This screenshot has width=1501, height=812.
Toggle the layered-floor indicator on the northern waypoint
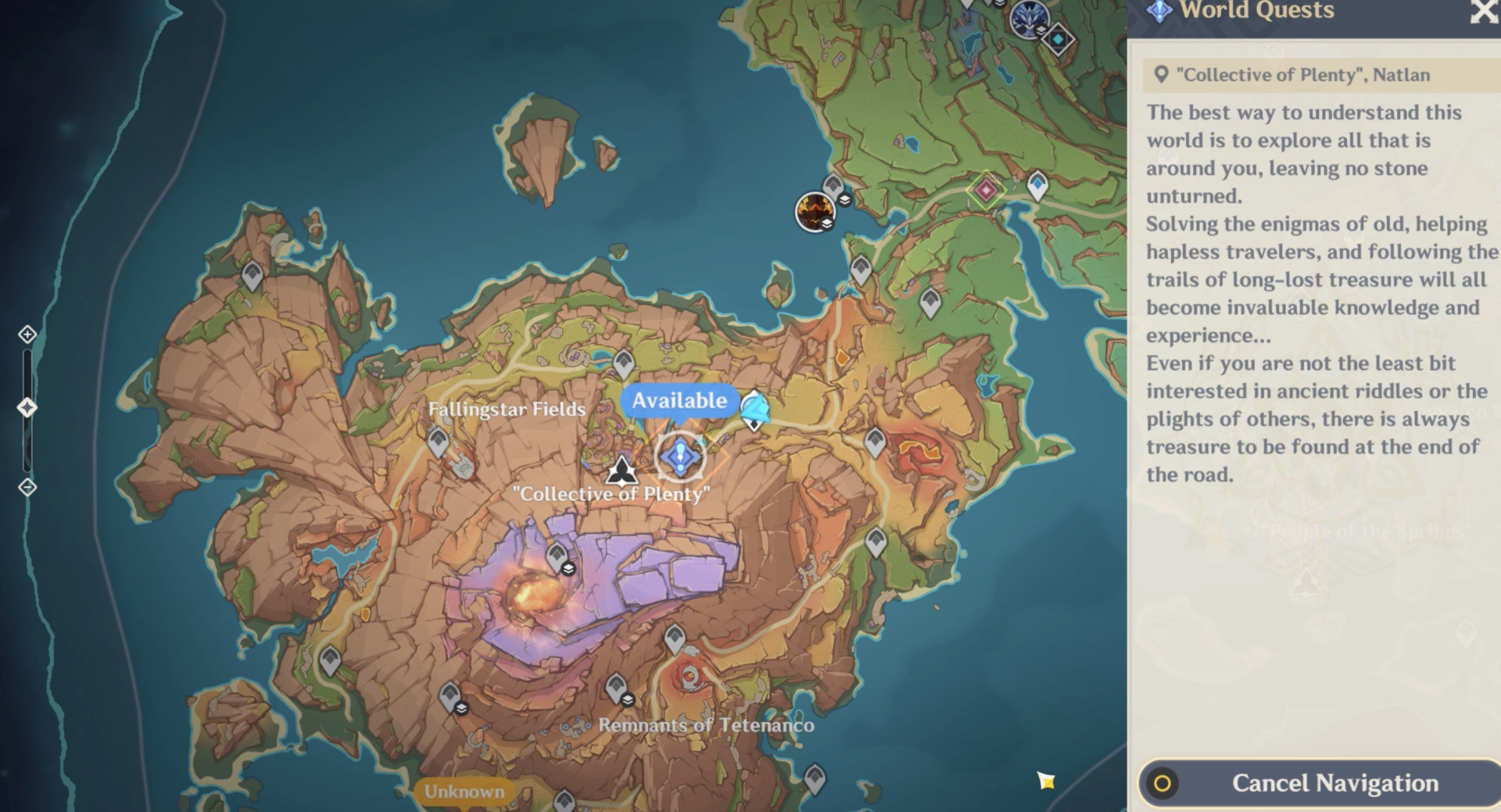point(845,200)
